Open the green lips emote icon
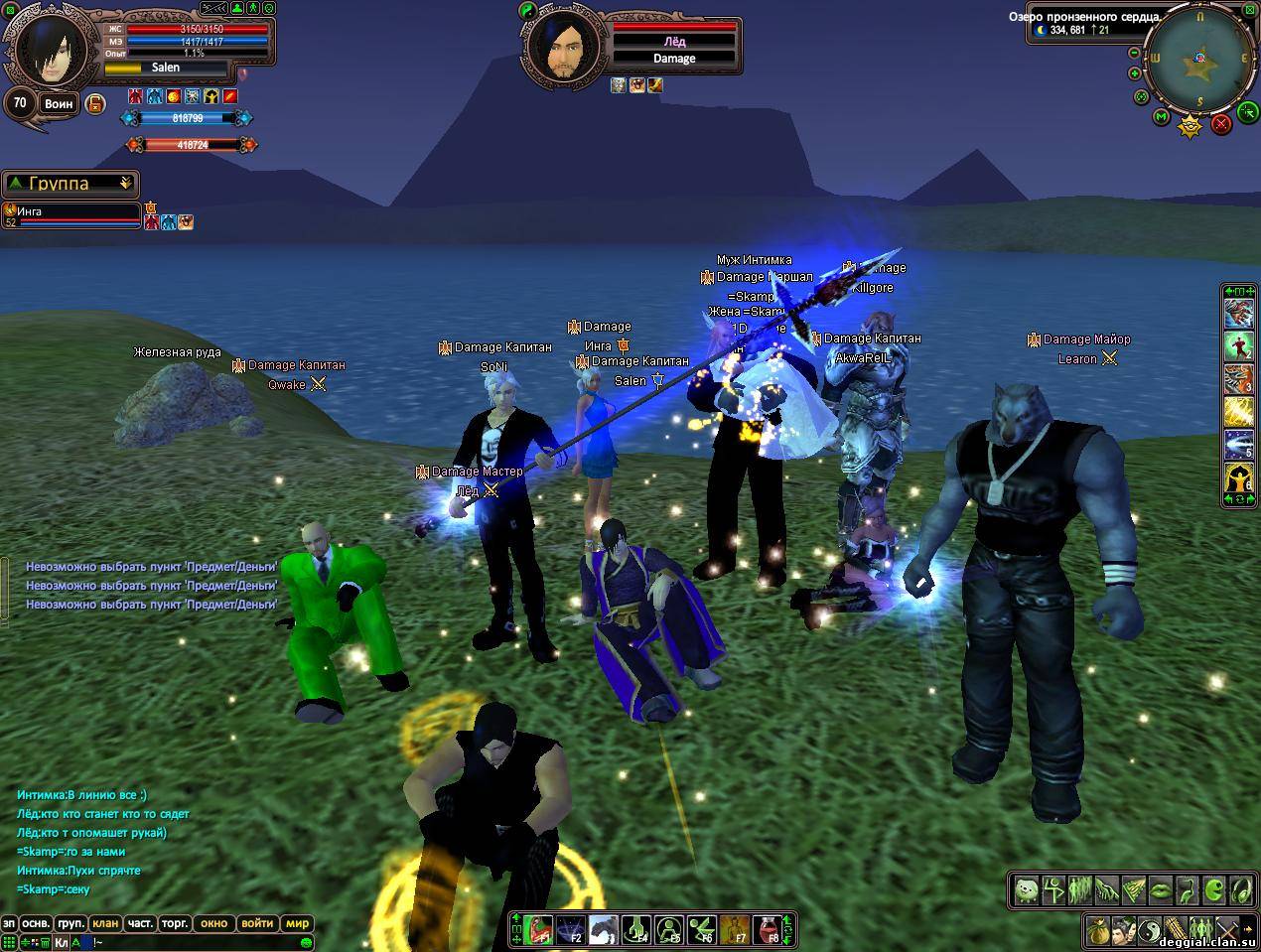1261x952 pixels. click(x=1160, y=889)
